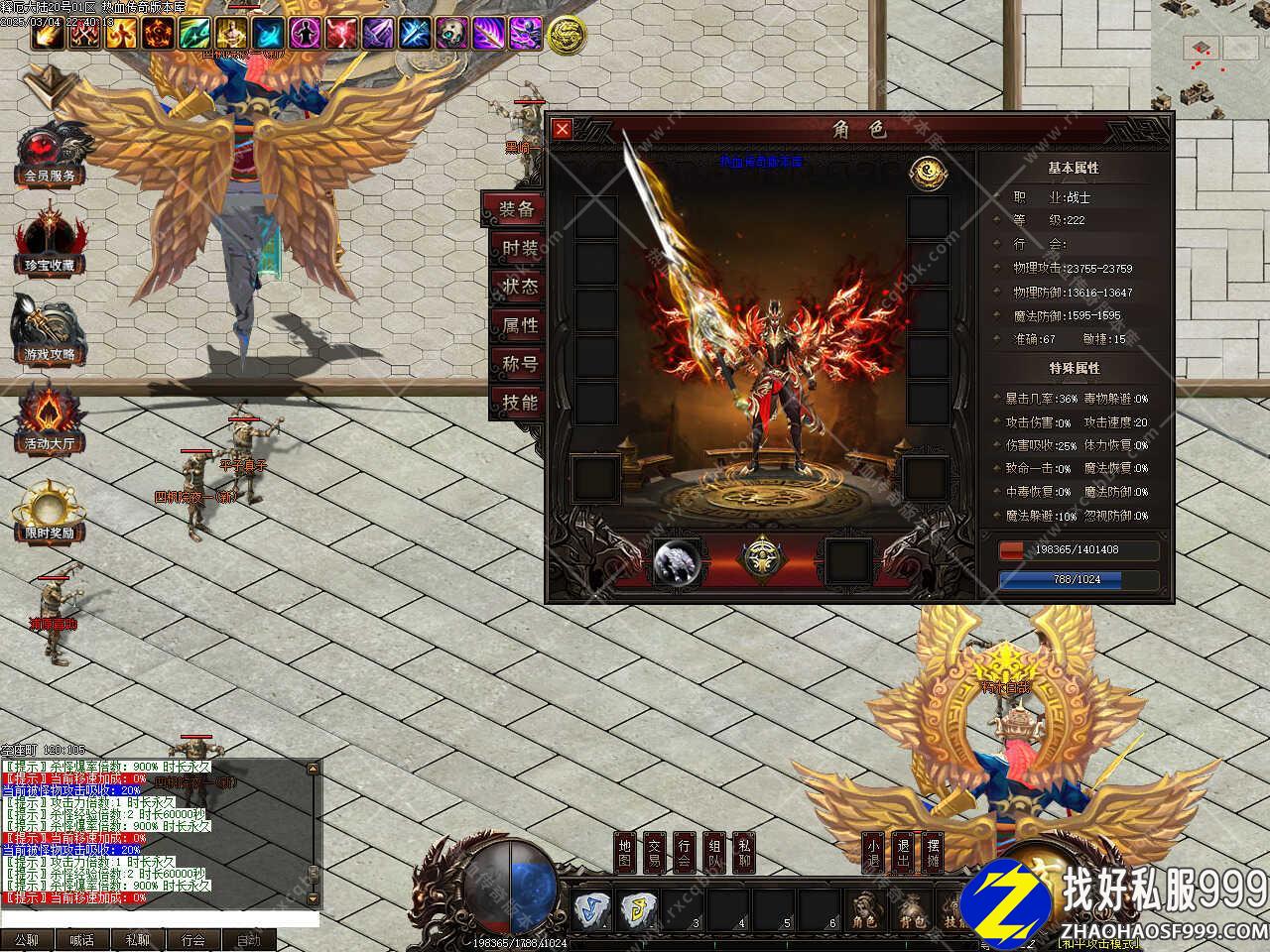Open the 地图 map button

coord(624,853)
